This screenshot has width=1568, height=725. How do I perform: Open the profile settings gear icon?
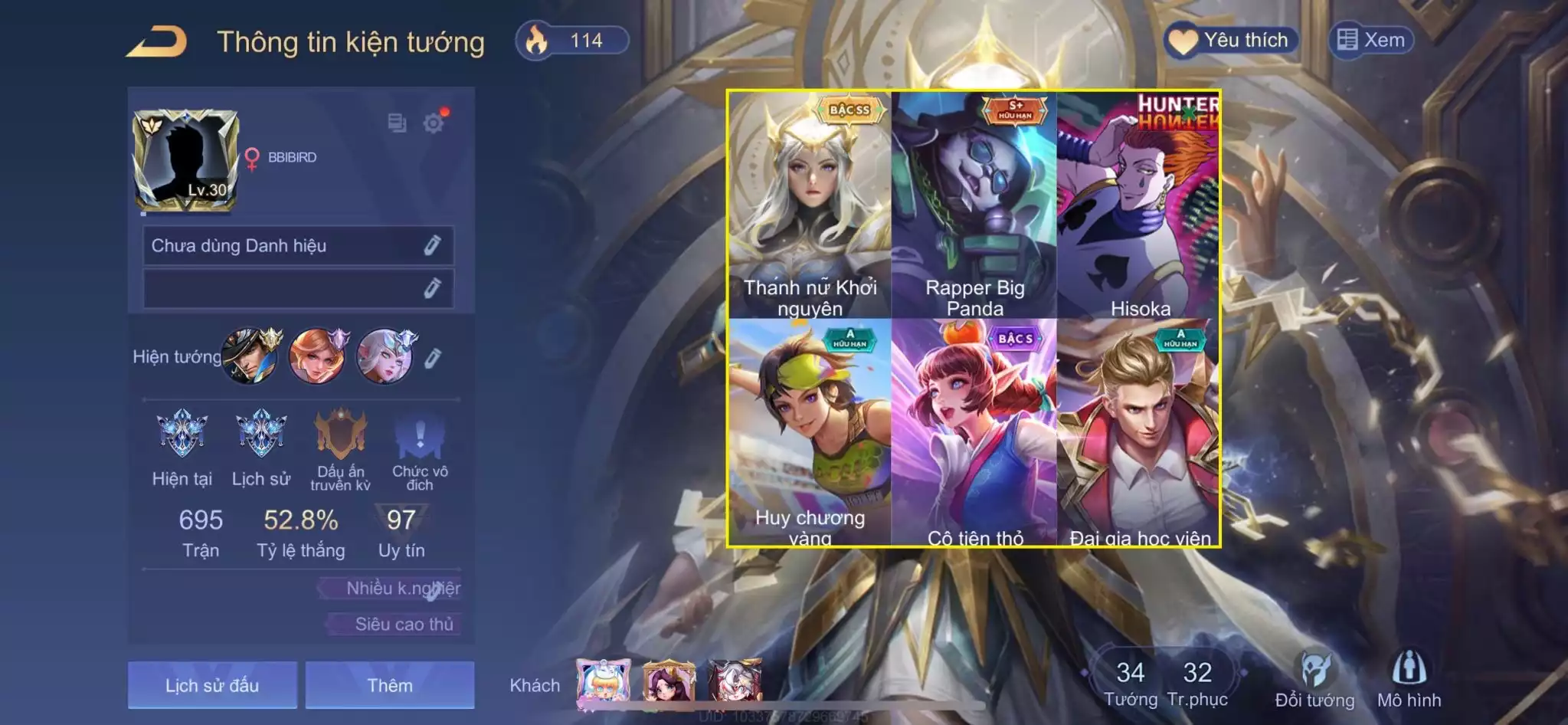pyautogui.click(x=434, y=123)
